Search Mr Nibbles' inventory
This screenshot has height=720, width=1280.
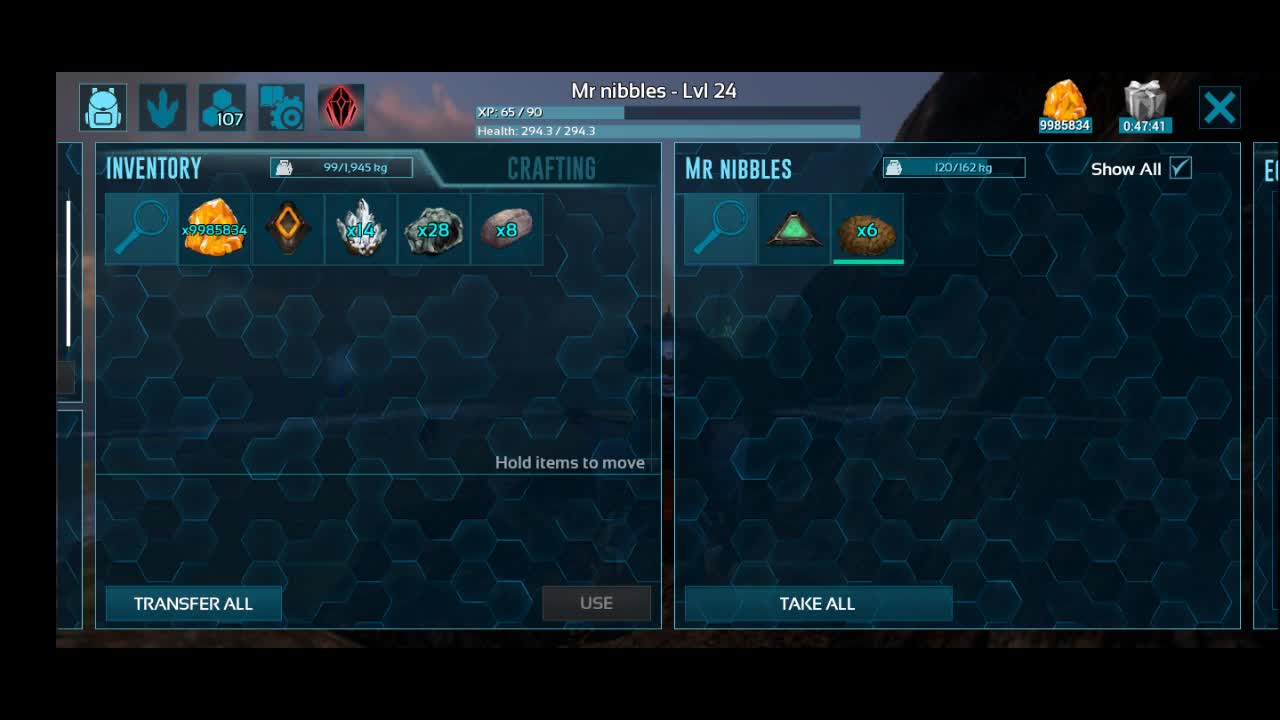720,230
